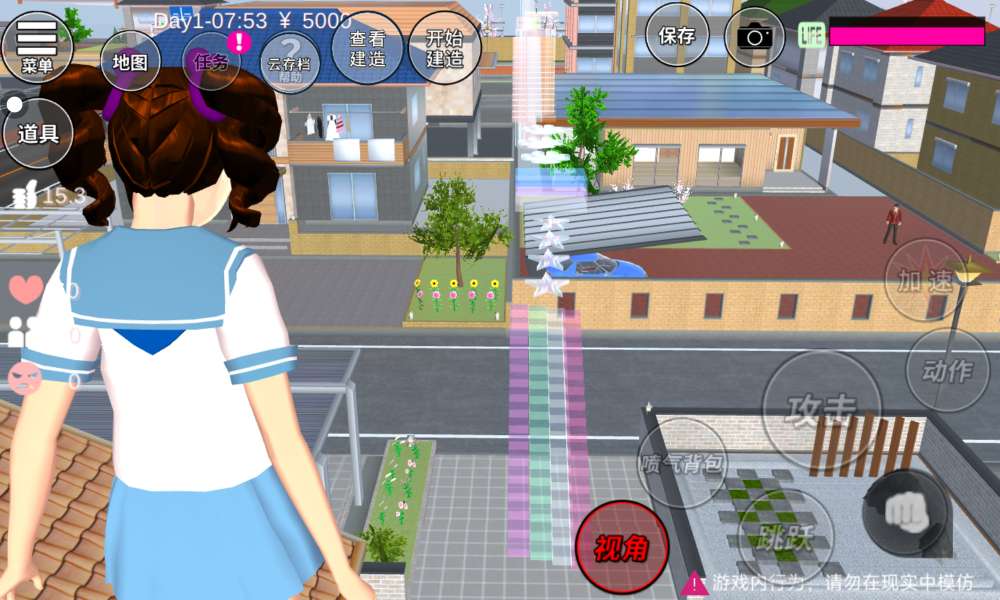Viewport: 1000px width, 600px height.
Task: Activate the 加速 sprint button
Action: click(x=924, y=281)
